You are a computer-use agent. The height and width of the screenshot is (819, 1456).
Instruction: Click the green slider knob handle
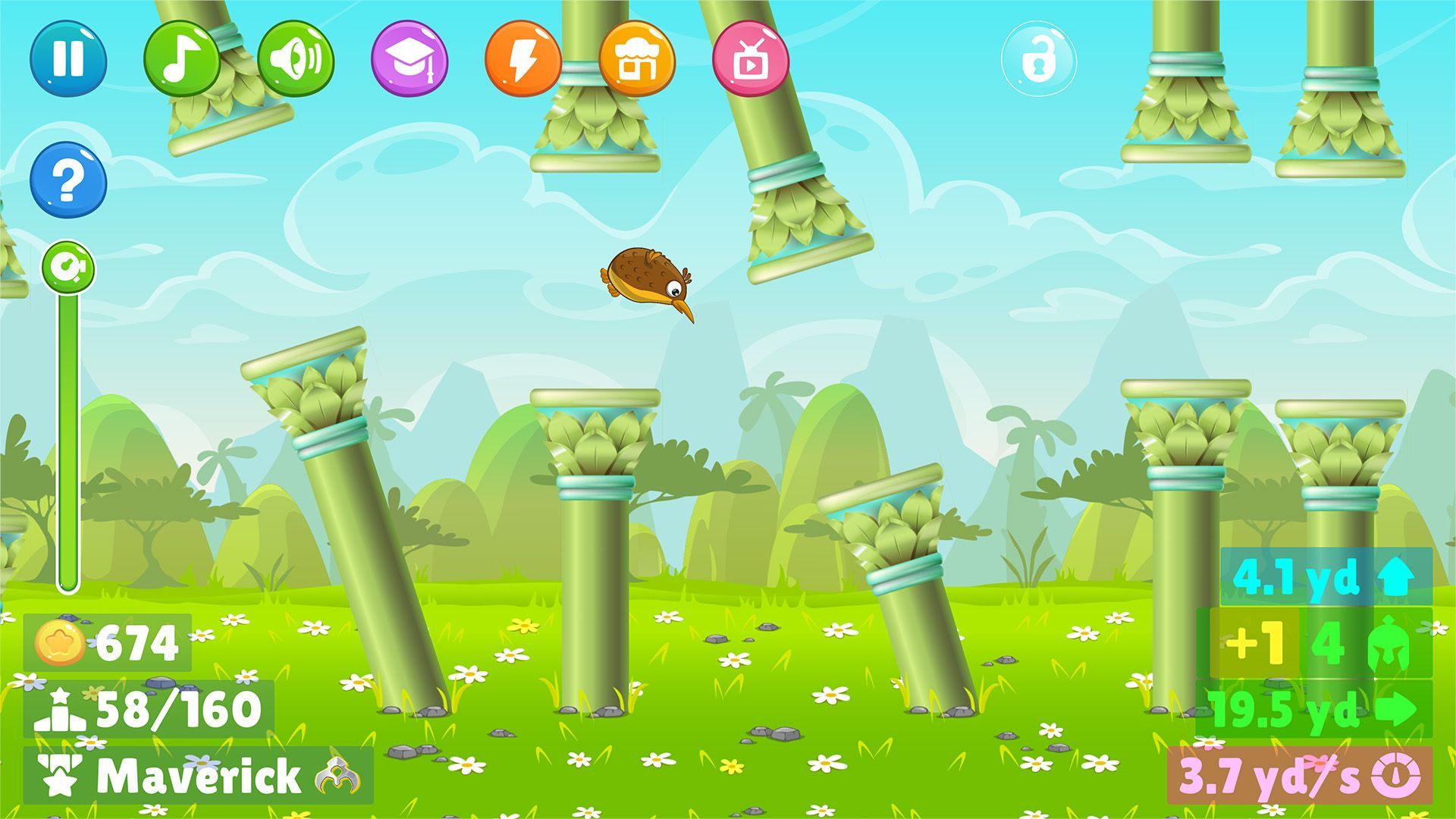(68, 267)
